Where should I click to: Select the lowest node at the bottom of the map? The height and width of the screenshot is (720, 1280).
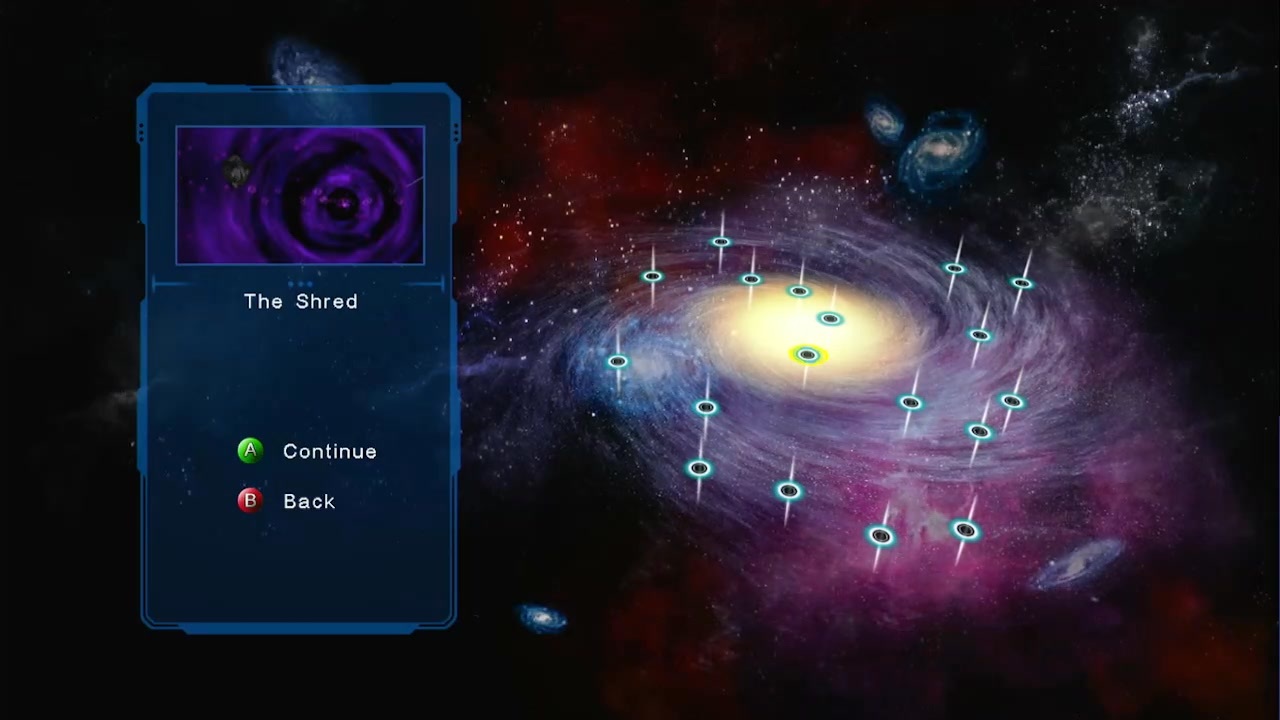880,537
